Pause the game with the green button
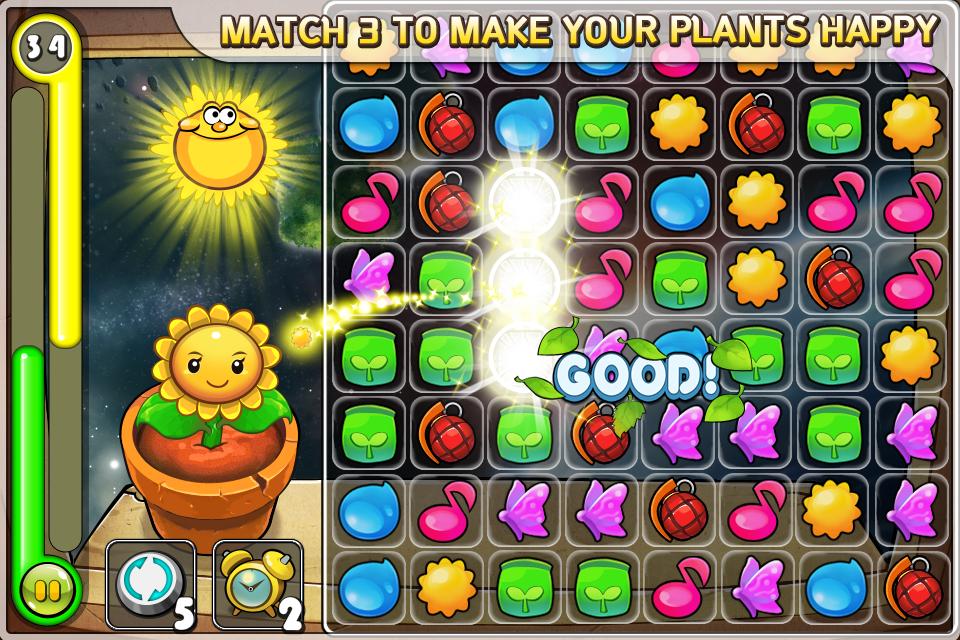The height and width of the screenshot is (640, 960). pyautogui.click(x=47, y=589)
